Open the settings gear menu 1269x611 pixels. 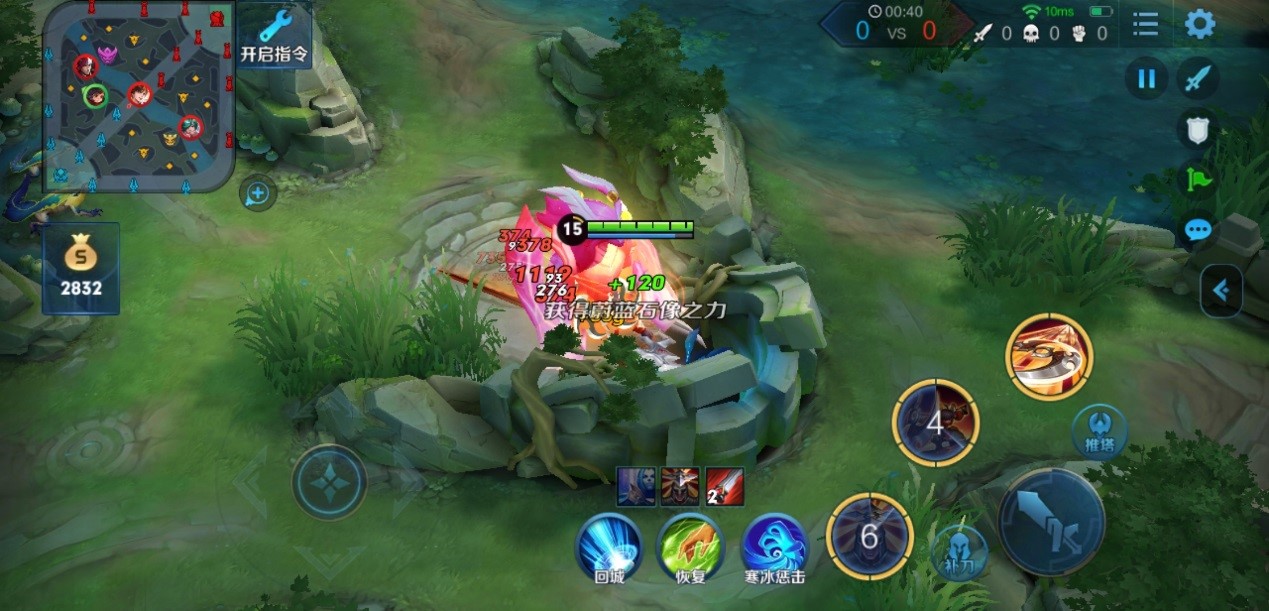tap(1200, 24)
